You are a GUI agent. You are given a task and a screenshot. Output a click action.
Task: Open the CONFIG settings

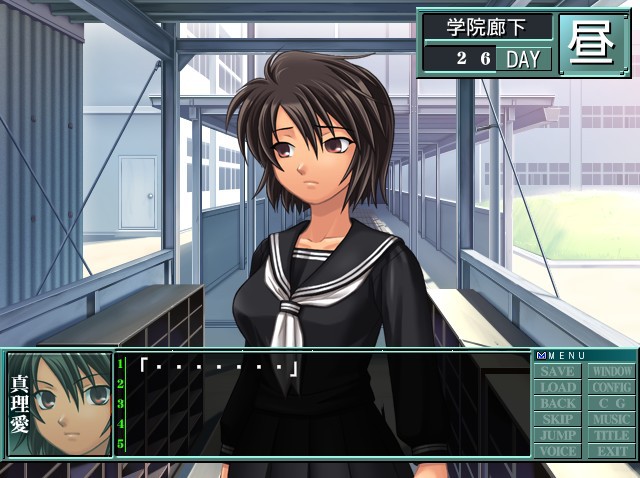point(610,387)
